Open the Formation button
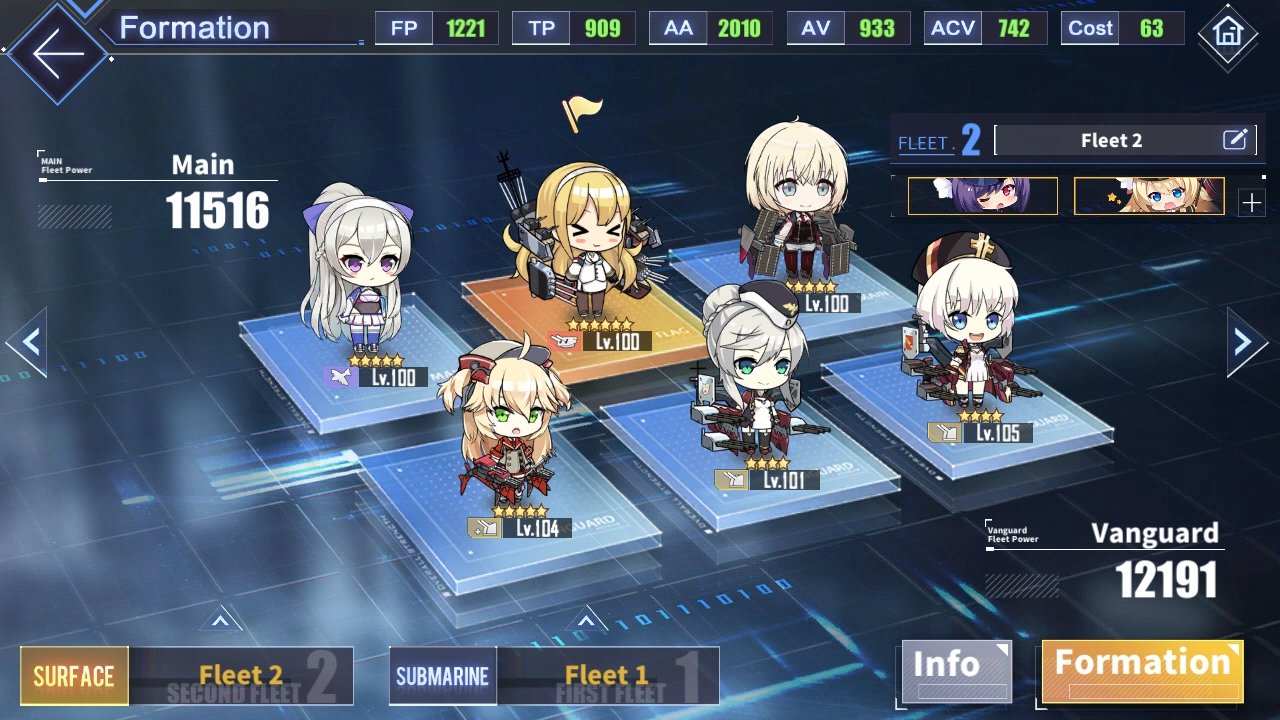This screenshot has width=1280, height=720. point(1142,670)
